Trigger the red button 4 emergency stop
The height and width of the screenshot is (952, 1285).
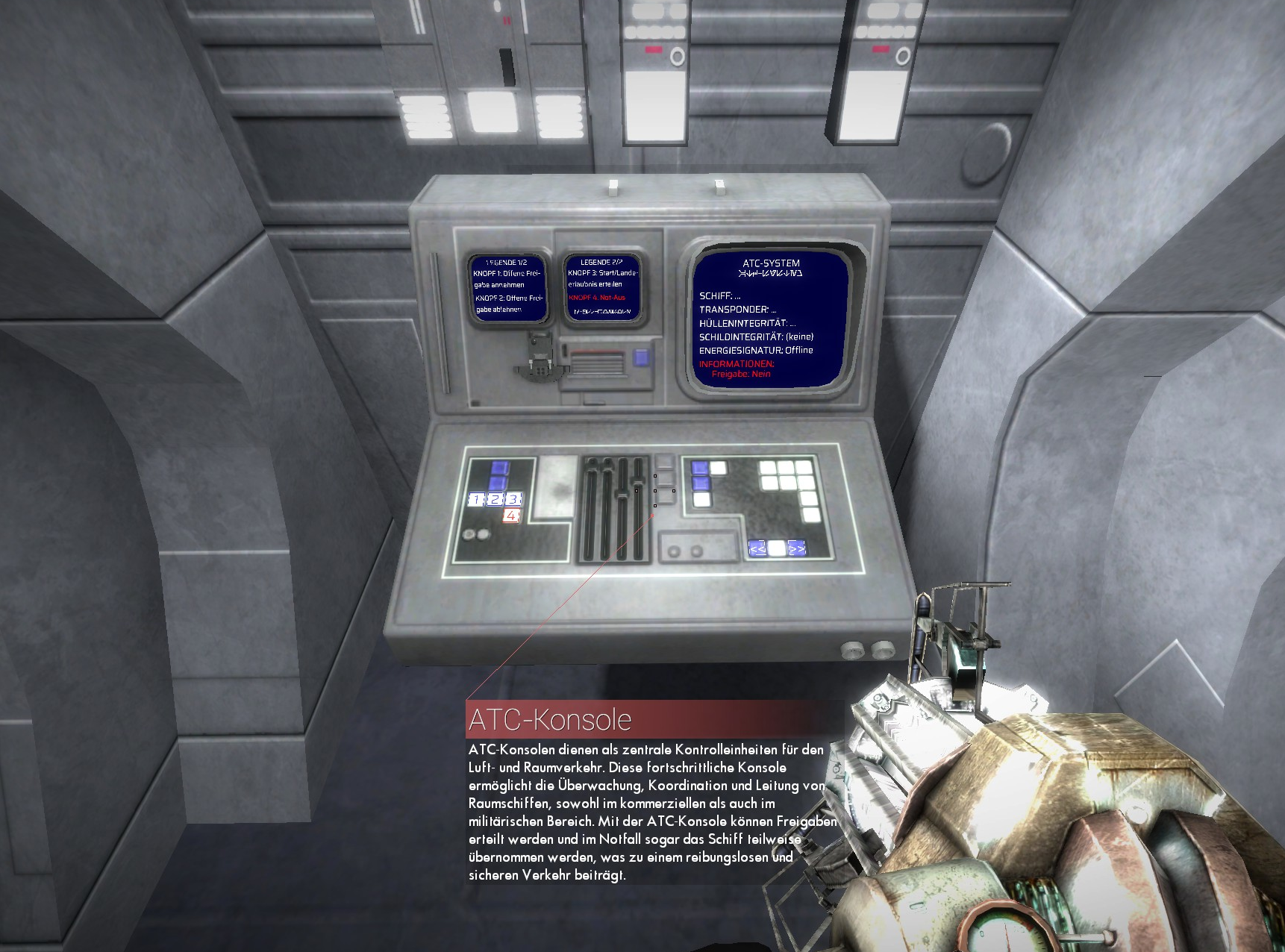tap(511, 516)
